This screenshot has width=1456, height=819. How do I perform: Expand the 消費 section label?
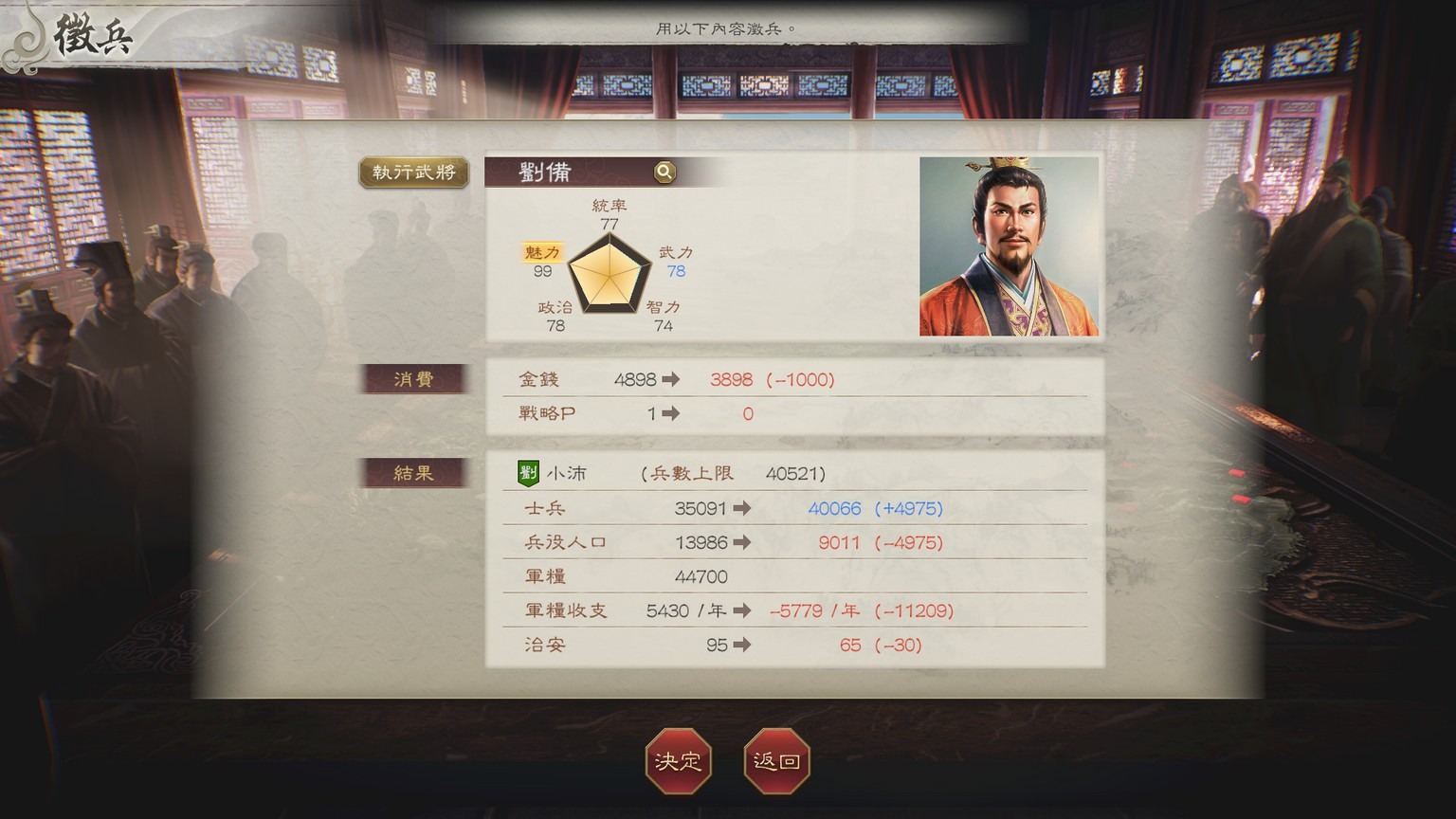click(x=412, y=378)
